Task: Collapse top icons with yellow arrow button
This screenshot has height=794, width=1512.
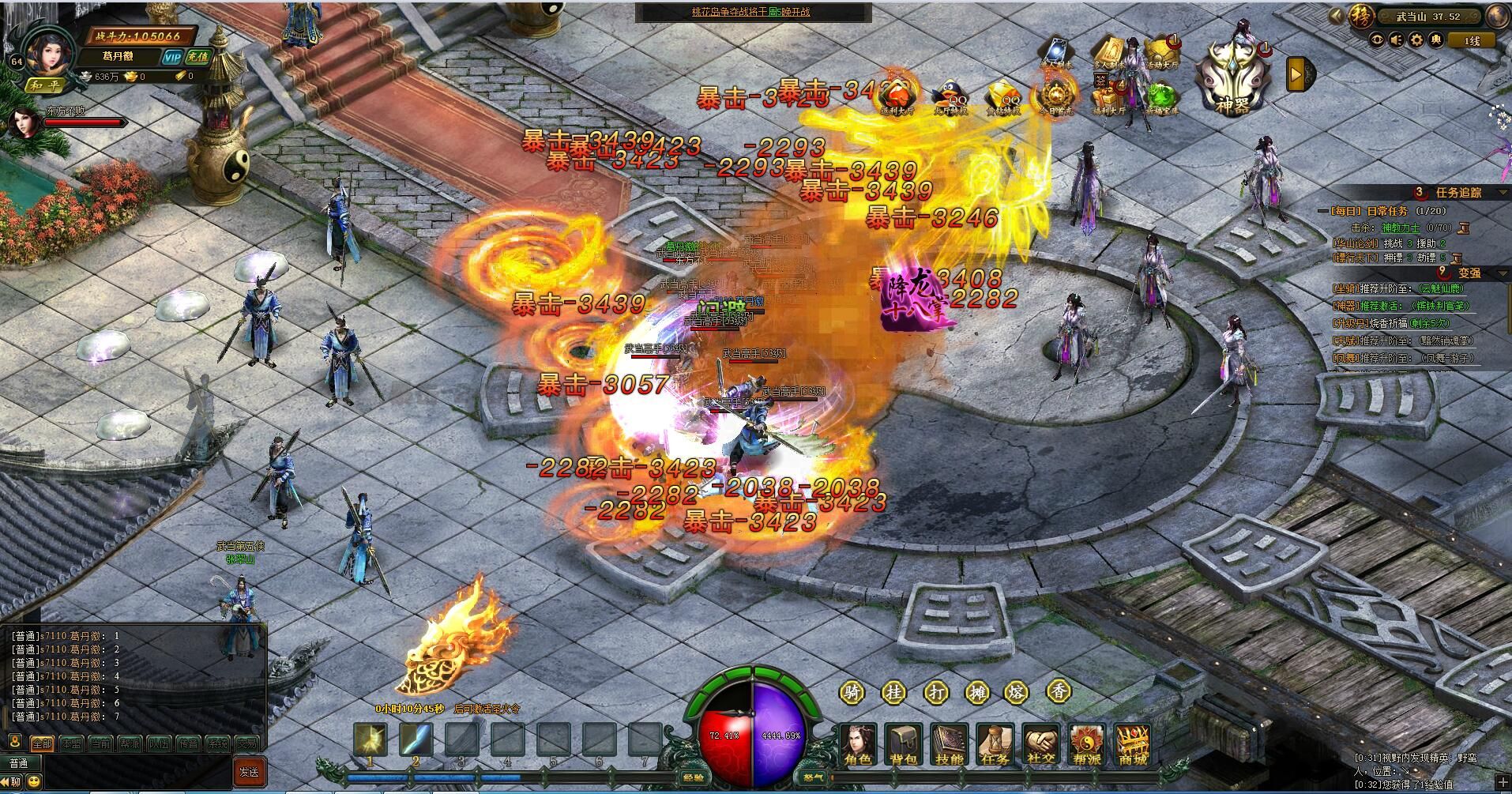Action: [x=1296, y=75]
